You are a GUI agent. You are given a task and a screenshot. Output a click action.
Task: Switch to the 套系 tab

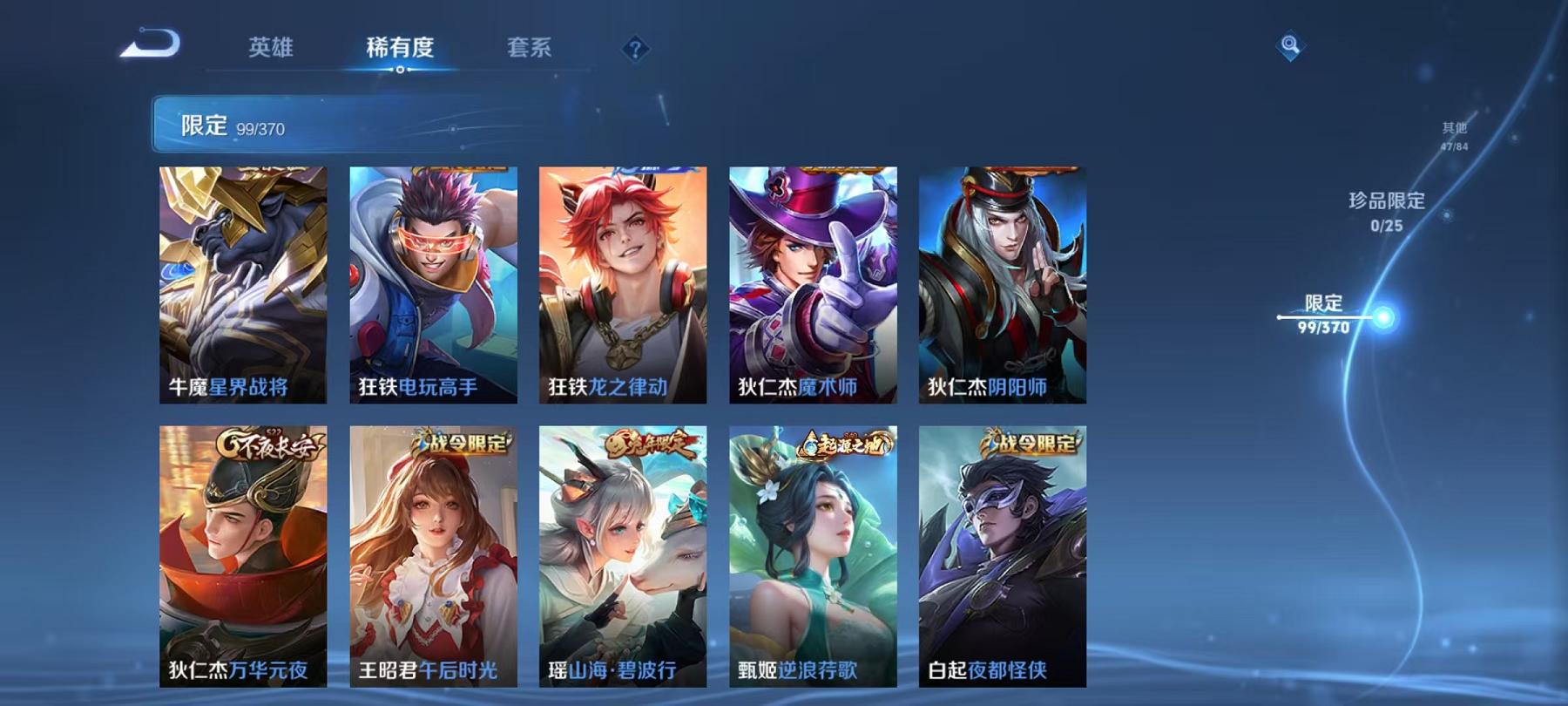point(530,51)
